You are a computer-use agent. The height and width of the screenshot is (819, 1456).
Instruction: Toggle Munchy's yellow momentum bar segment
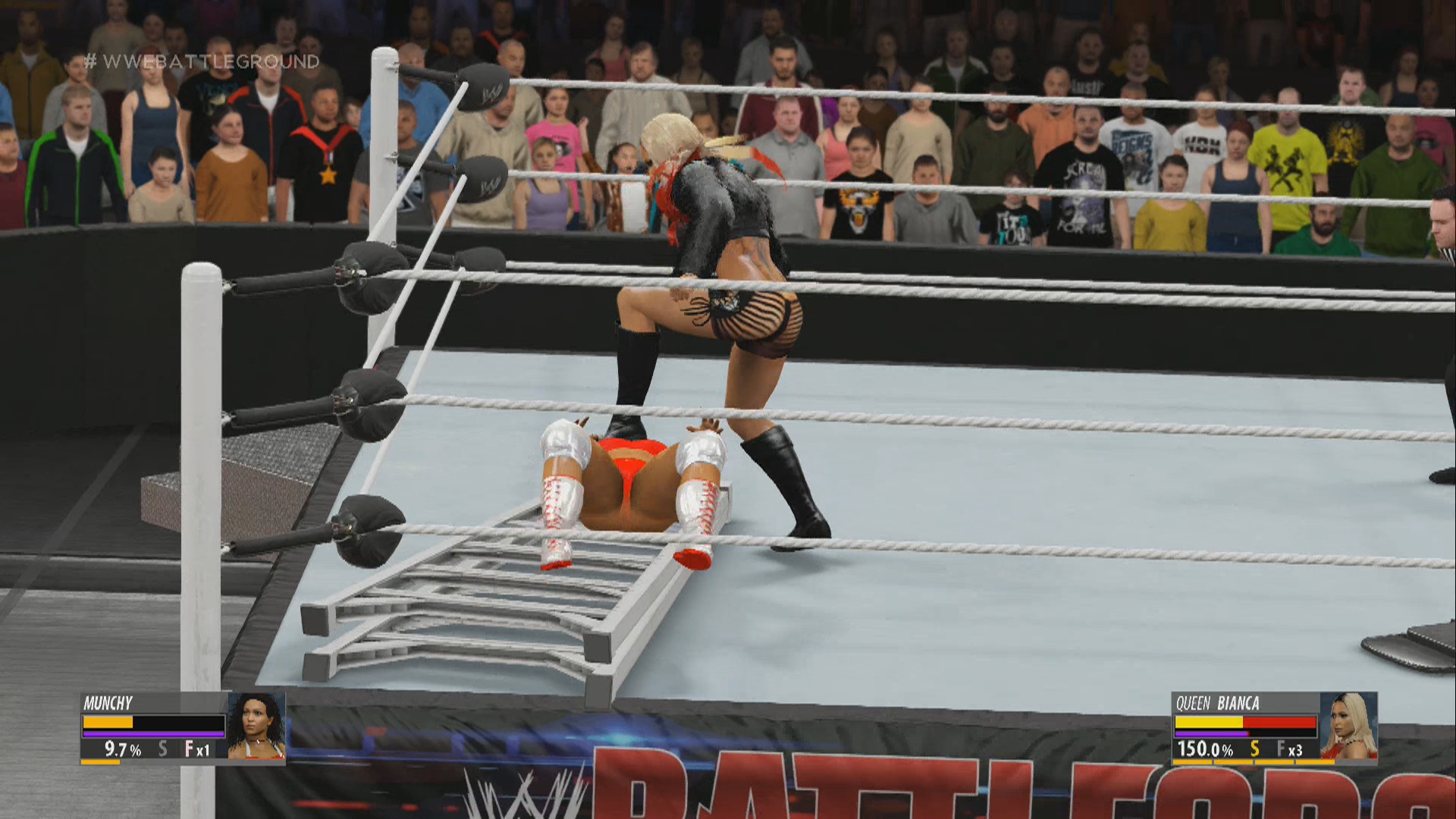[108, 722]
